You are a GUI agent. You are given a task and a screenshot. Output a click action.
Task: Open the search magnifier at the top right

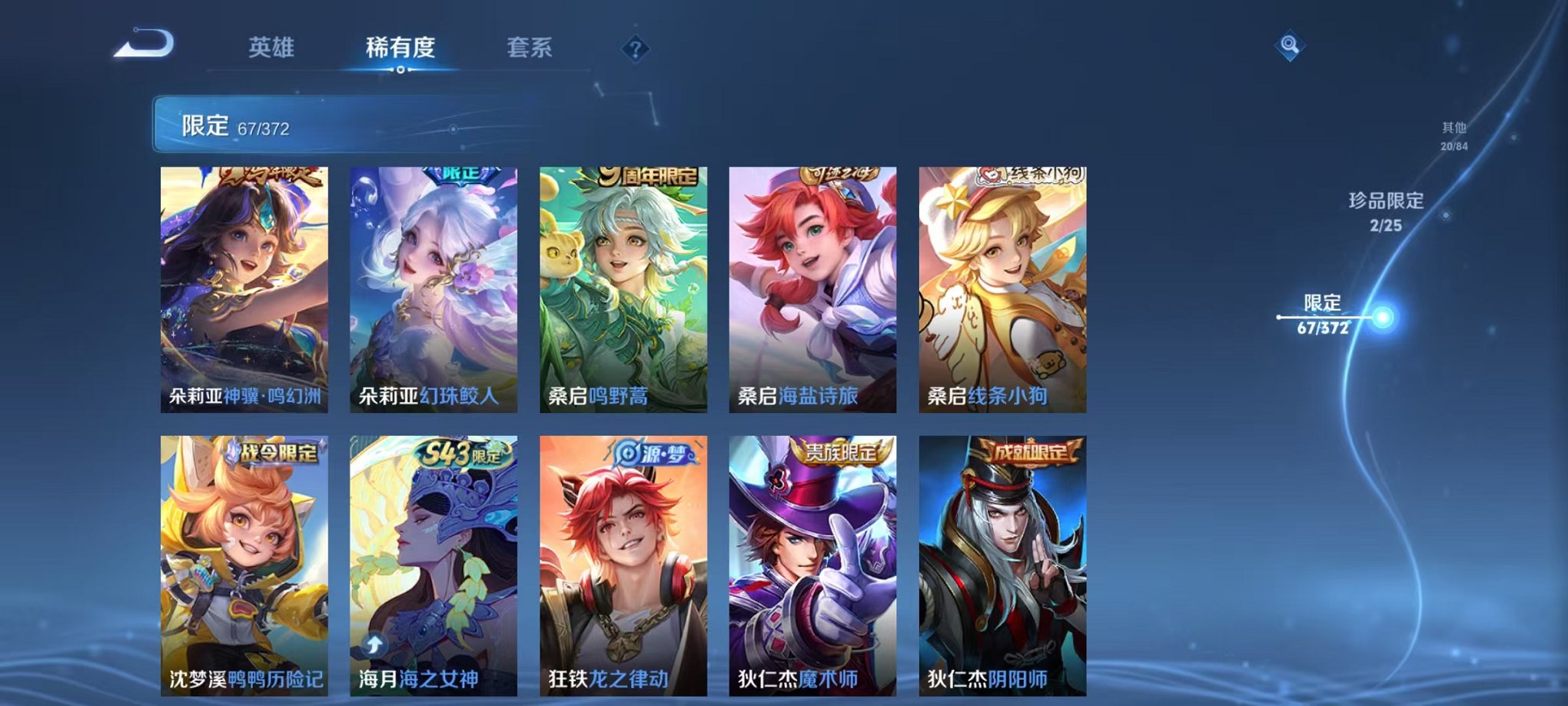point(1290,46)
